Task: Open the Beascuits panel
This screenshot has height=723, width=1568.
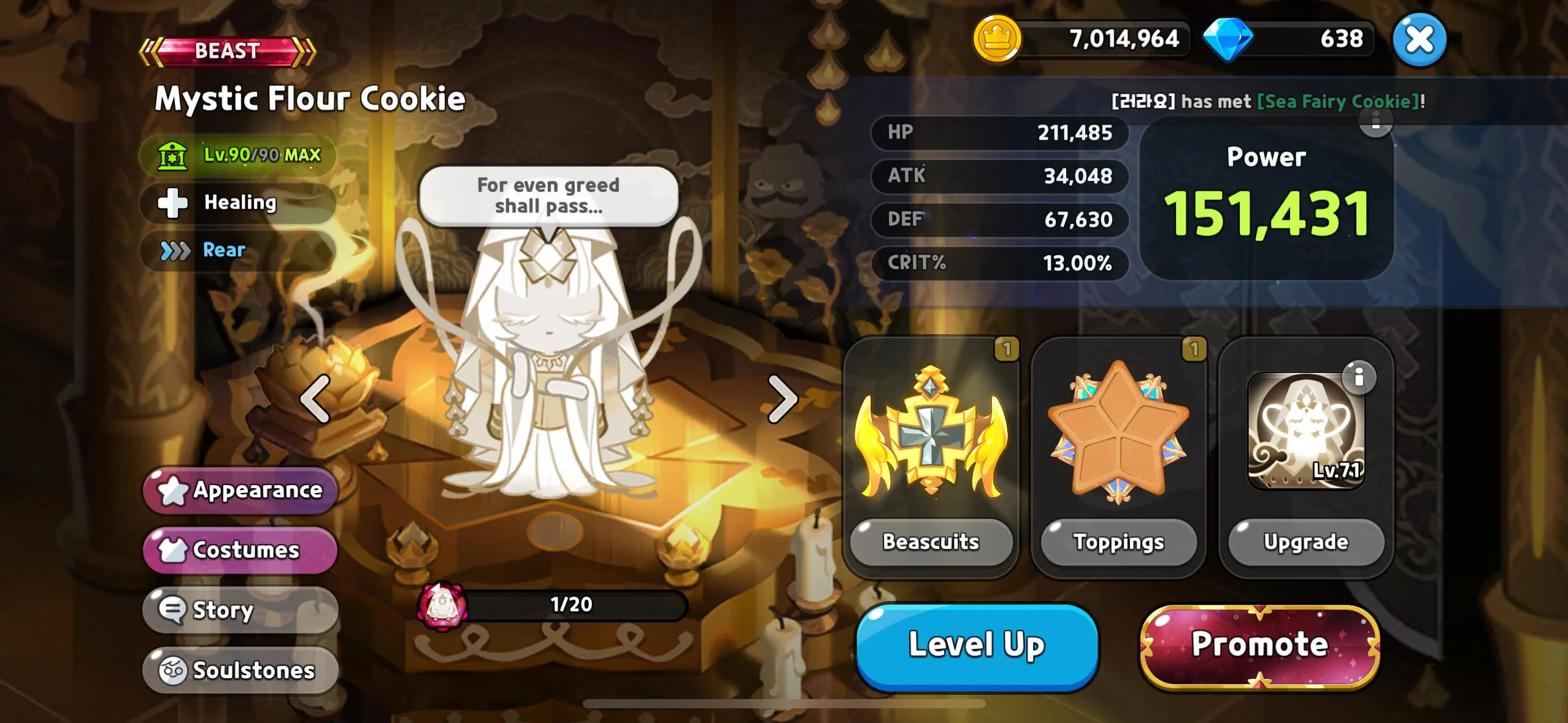Action: [x=931, y=542]
